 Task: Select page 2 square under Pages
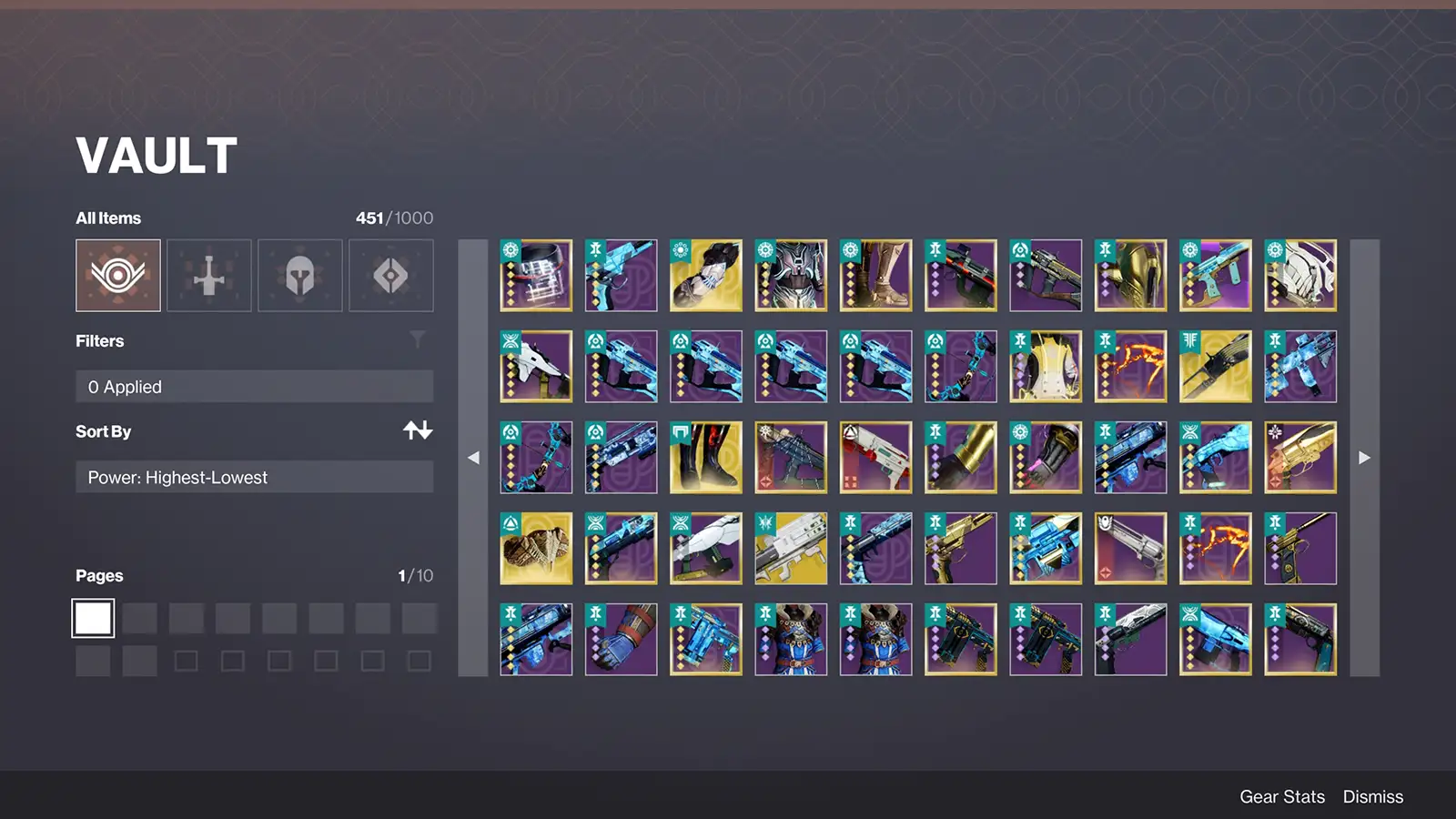pos(138,617)
